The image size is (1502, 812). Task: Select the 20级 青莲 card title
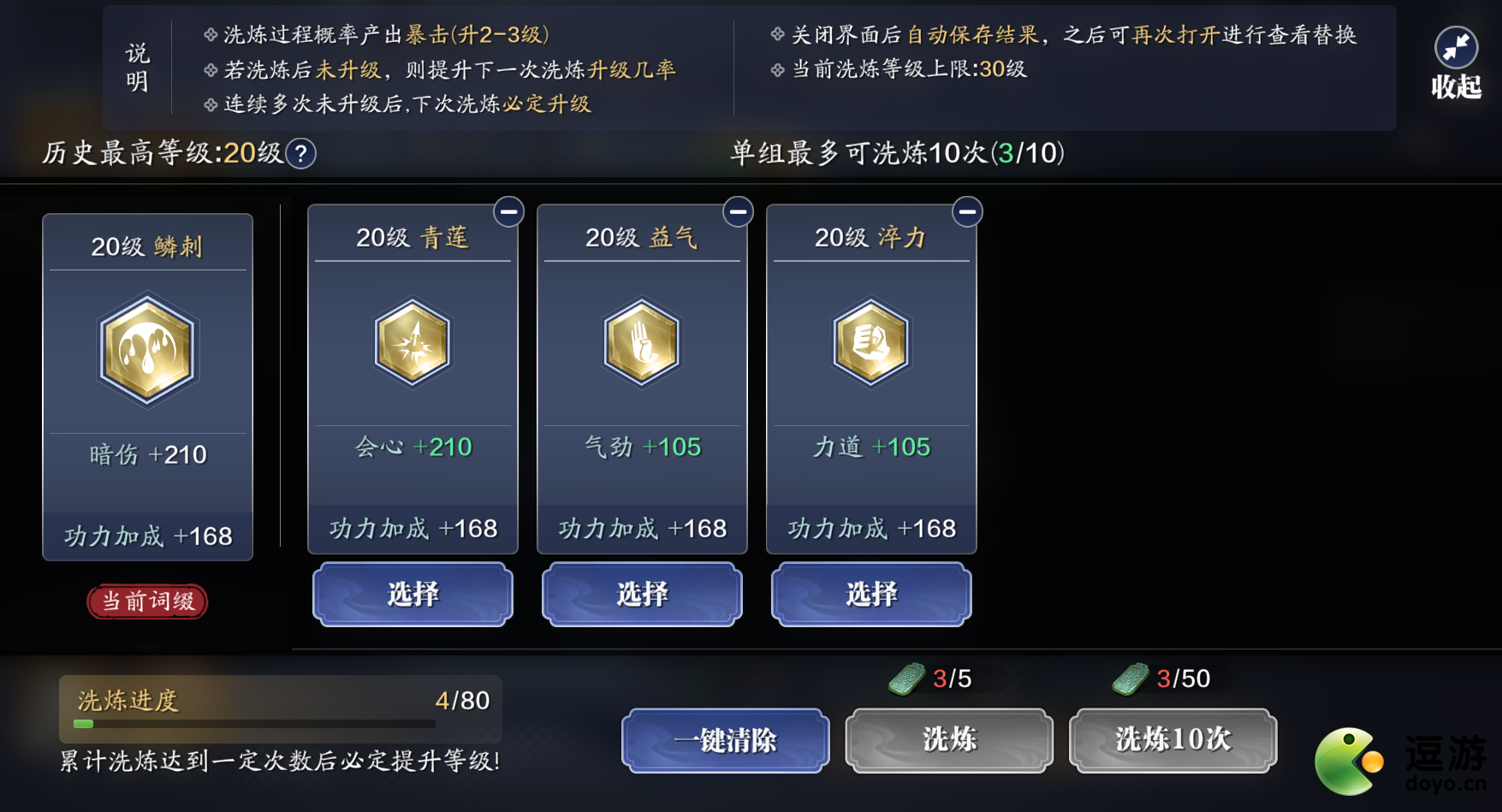(x=413, y=237)
